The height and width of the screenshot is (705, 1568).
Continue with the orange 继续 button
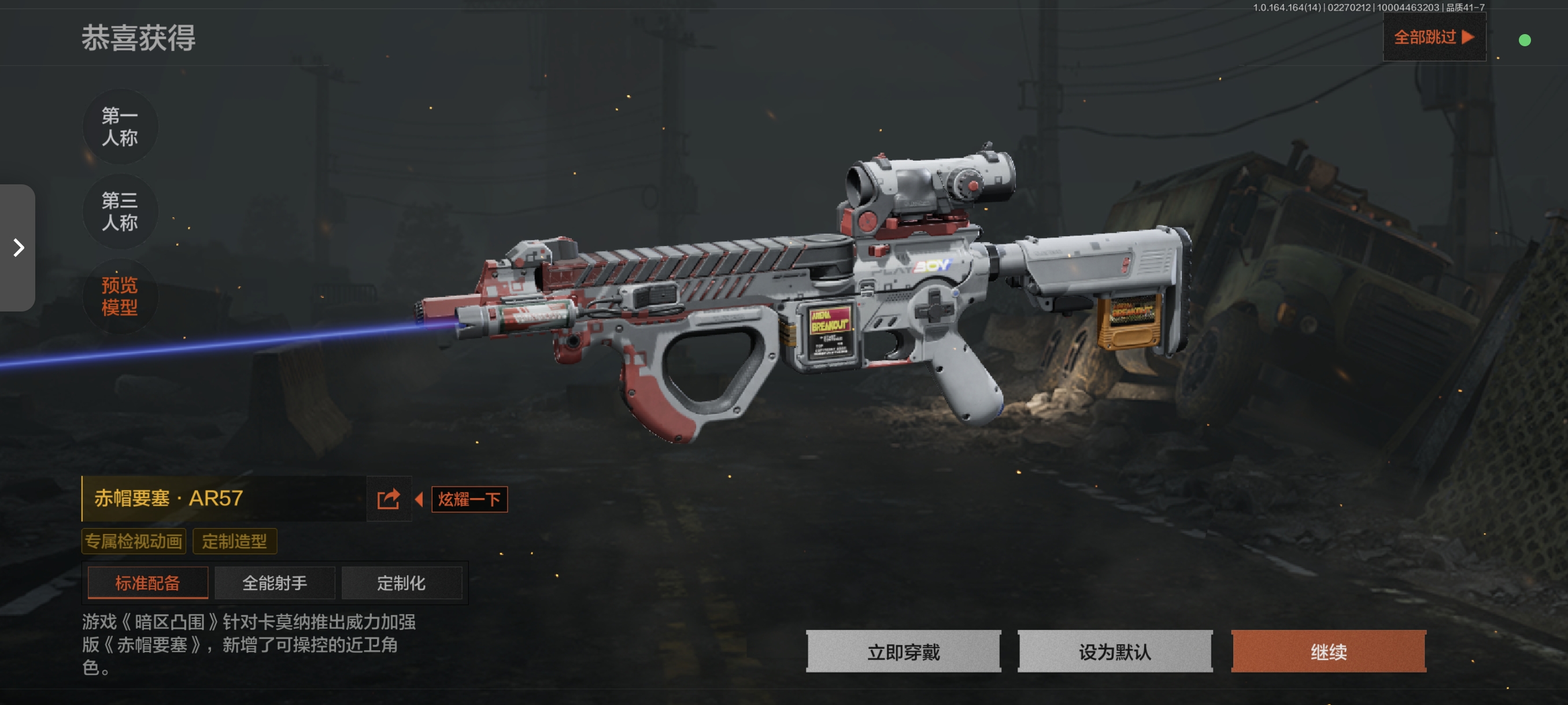1328,651
